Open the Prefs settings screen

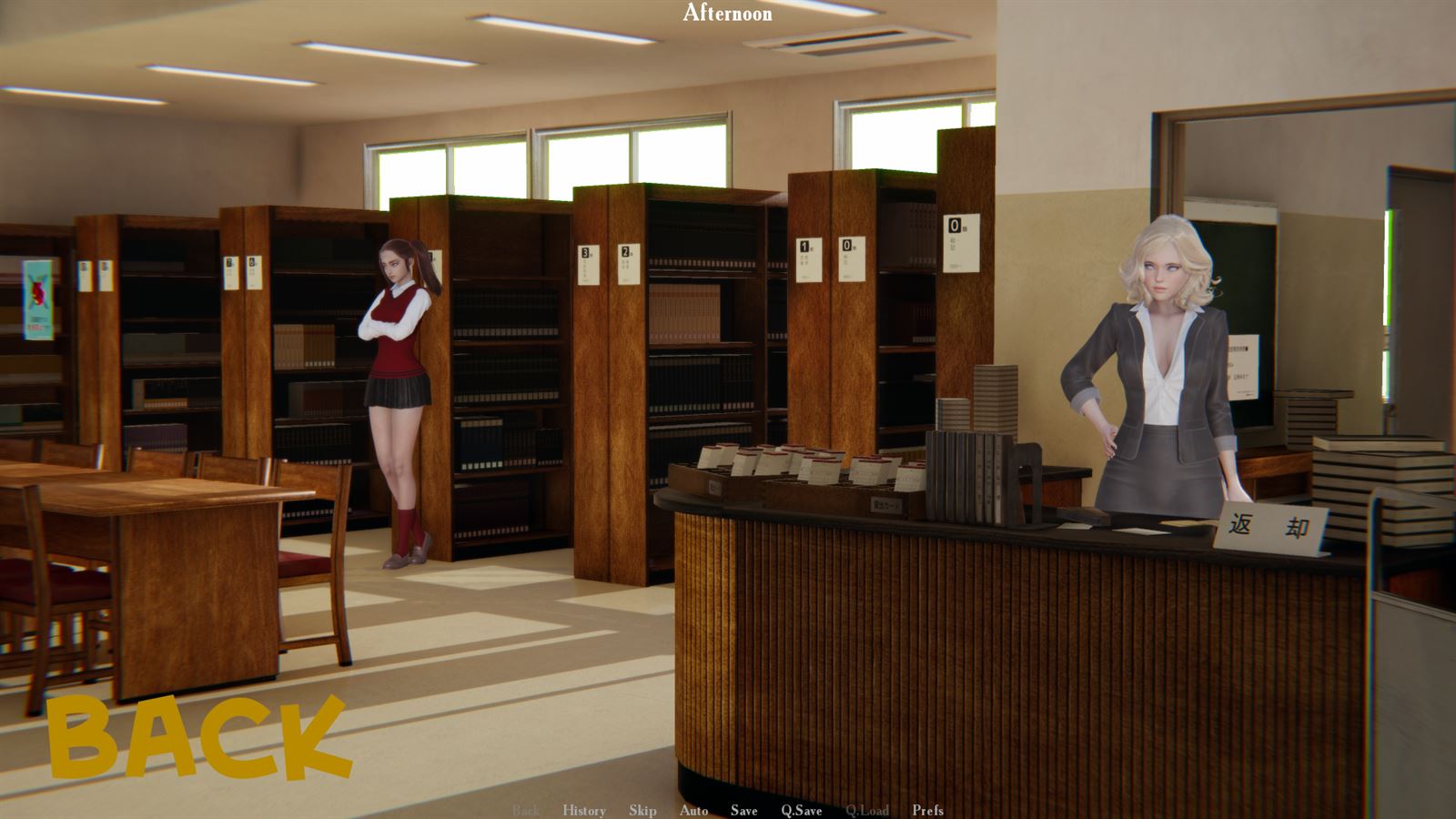(927, 810)
